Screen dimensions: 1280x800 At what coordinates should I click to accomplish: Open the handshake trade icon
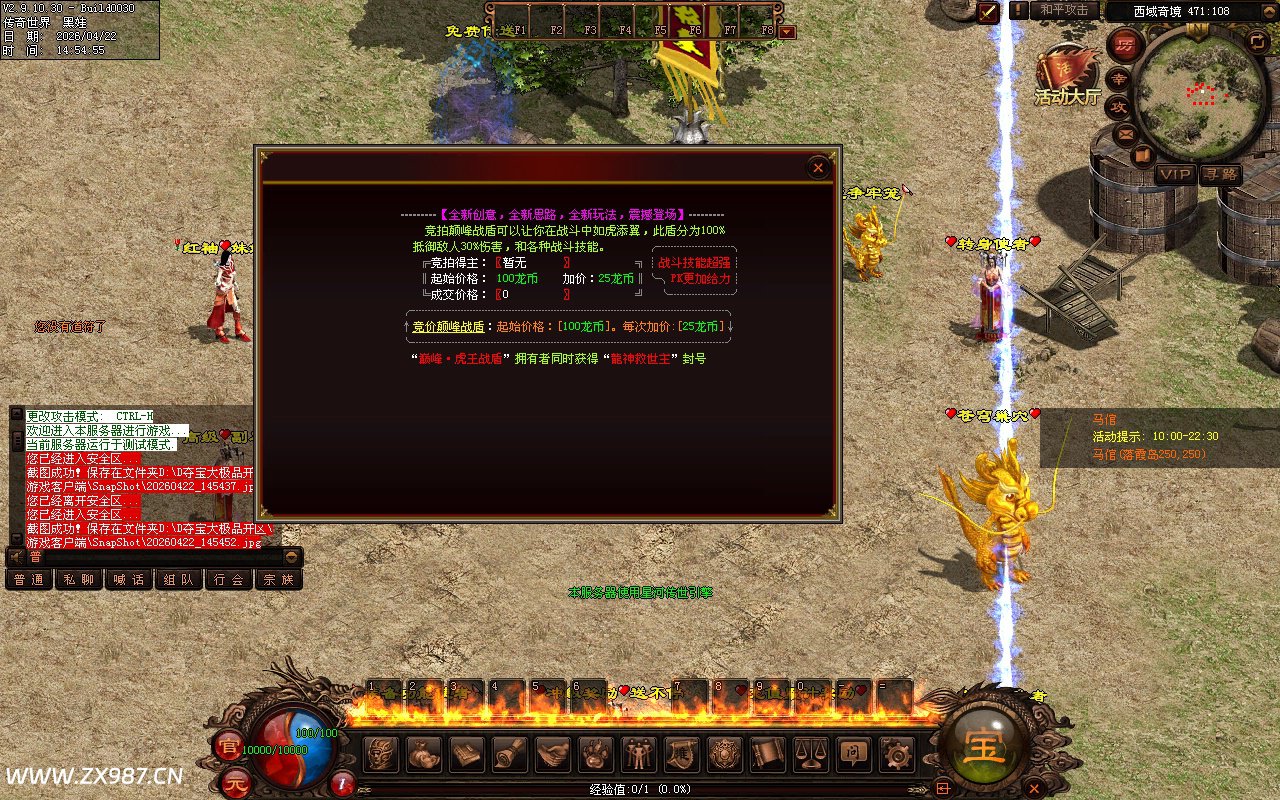coord(552,755)
